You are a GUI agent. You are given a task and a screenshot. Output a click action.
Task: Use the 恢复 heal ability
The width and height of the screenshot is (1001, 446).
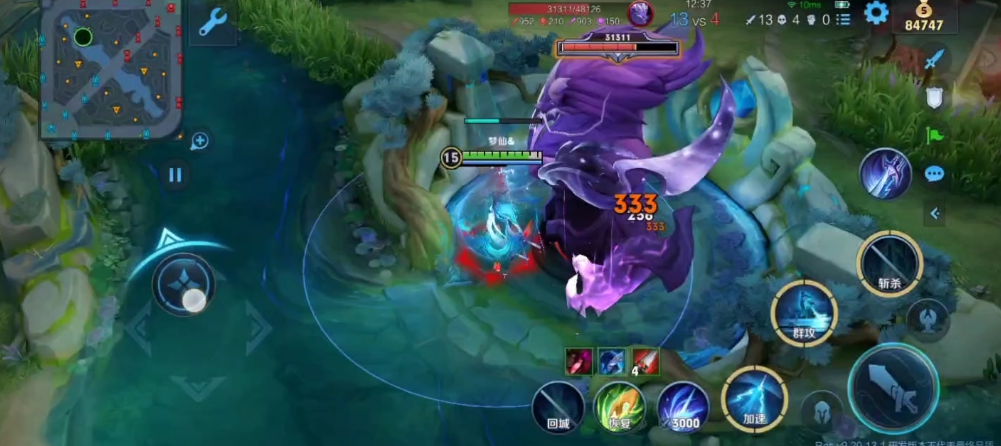click(x=619, y=408)
